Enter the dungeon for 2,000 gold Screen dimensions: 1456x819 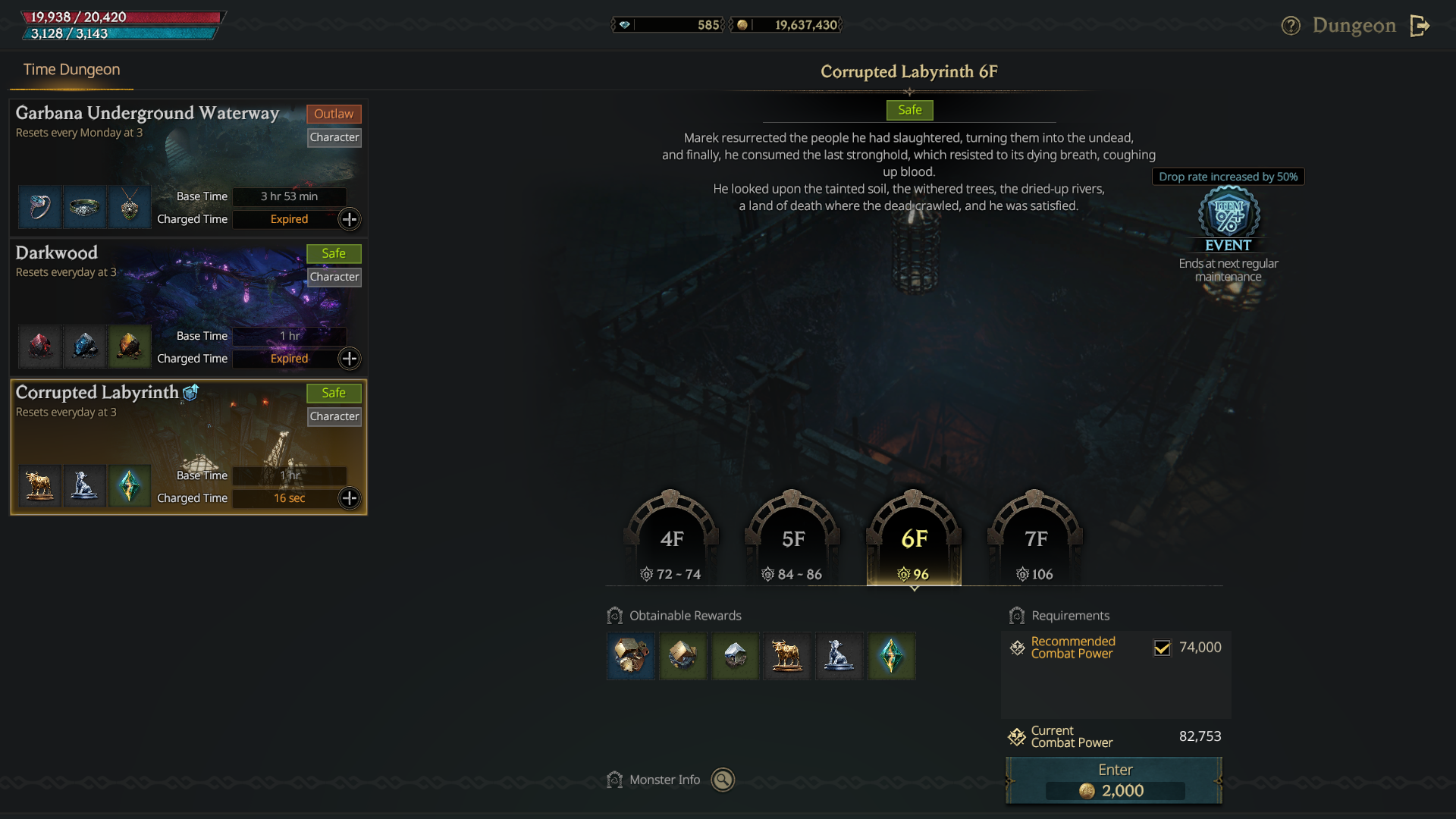click(x=1113, y=780)
